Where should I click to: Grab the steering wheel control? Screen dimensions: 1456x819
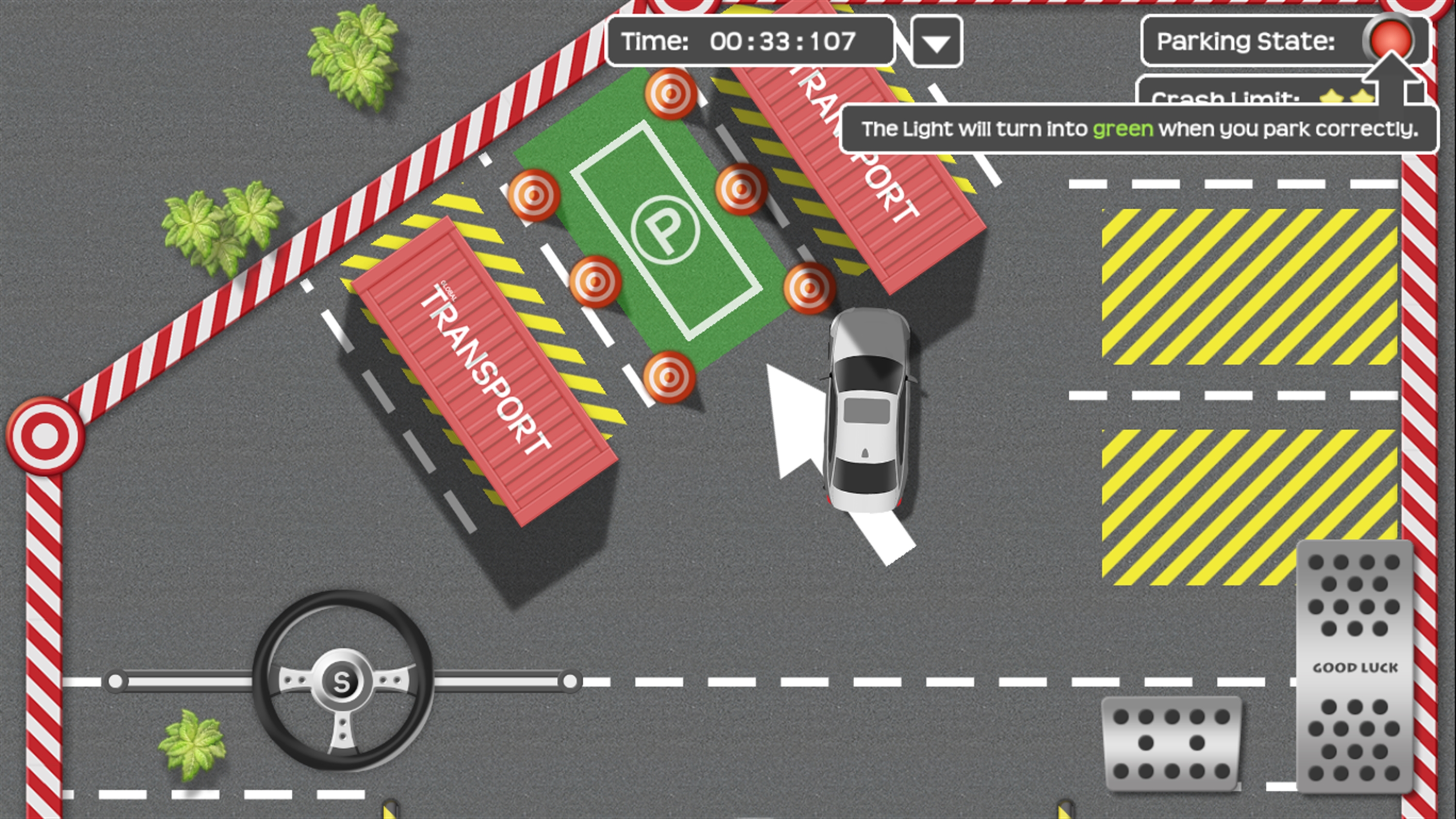coord(343,681)
